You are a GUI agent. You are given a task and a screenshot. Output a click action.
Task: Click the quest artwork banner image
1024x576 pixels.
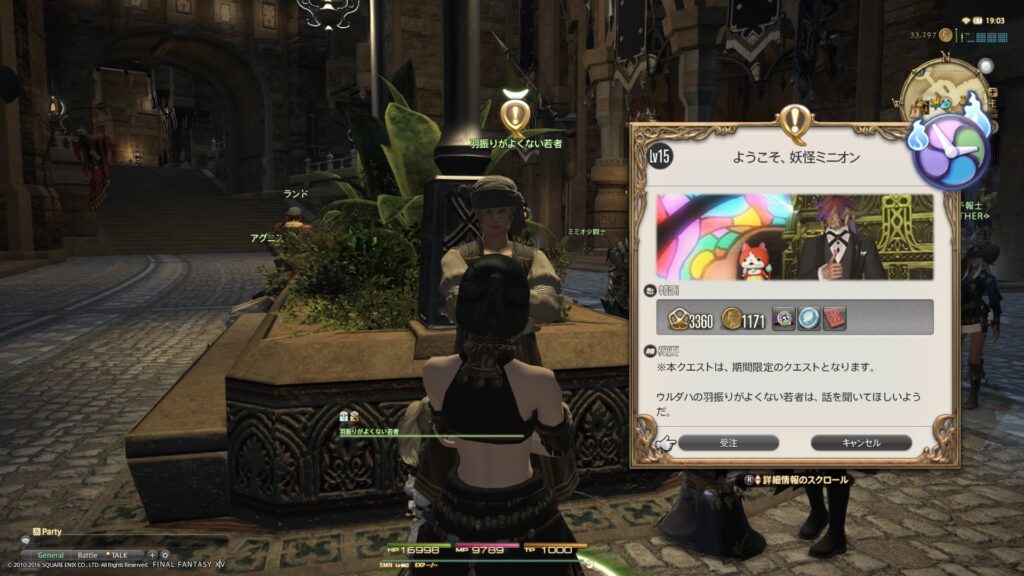(x=795, y=237)
